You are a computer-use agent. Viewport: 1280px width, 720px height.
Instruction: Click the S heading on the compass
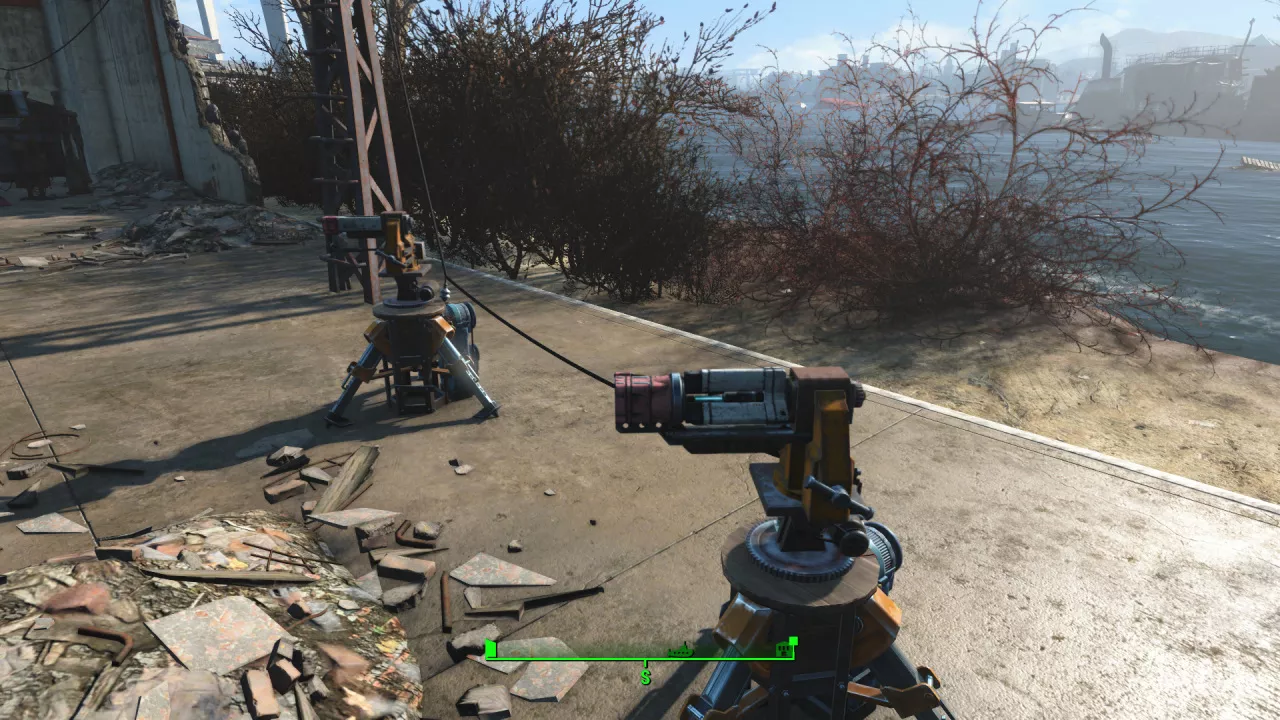click(646, 677)
